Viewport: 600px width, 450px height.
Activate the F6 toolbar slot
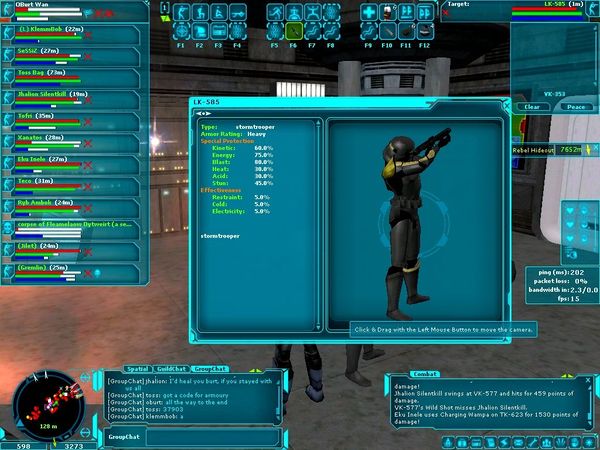click(295, 31)
